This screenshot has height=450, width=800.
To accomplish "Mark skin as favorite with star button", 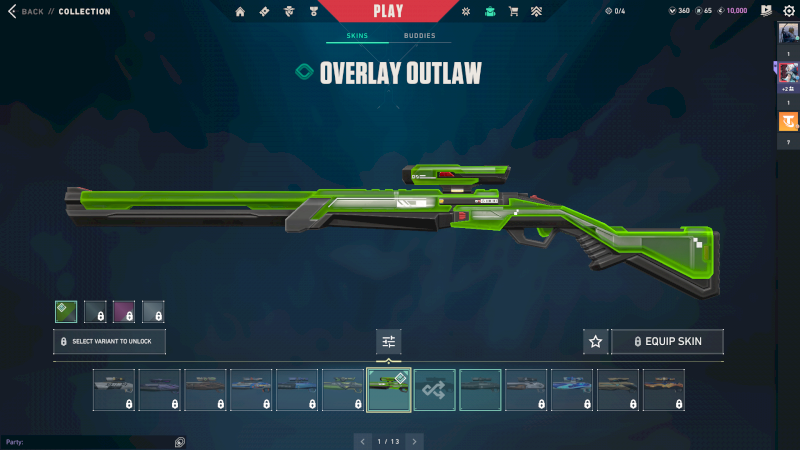I will [x=596, y=342].
